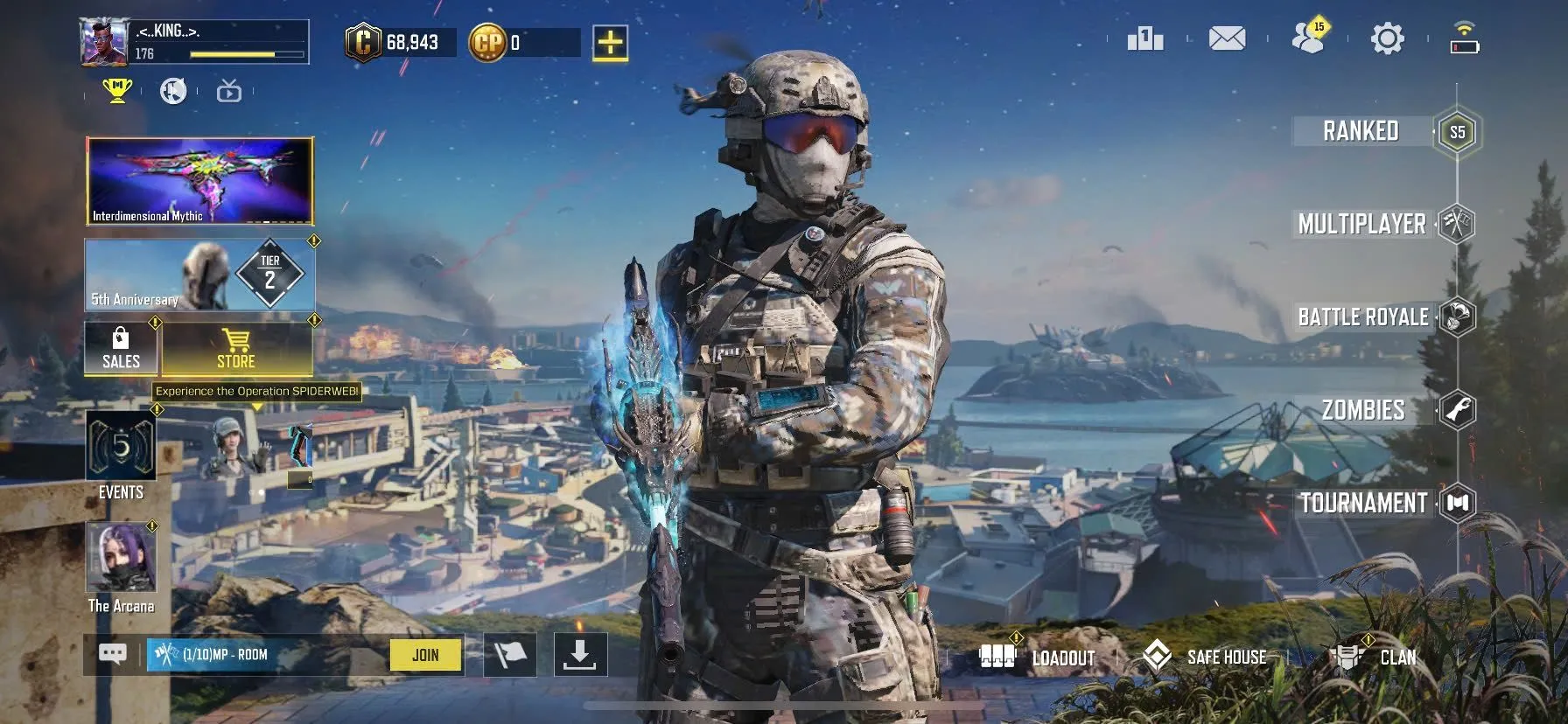
Task: Open the resource download icon
Action: (579, 655)
